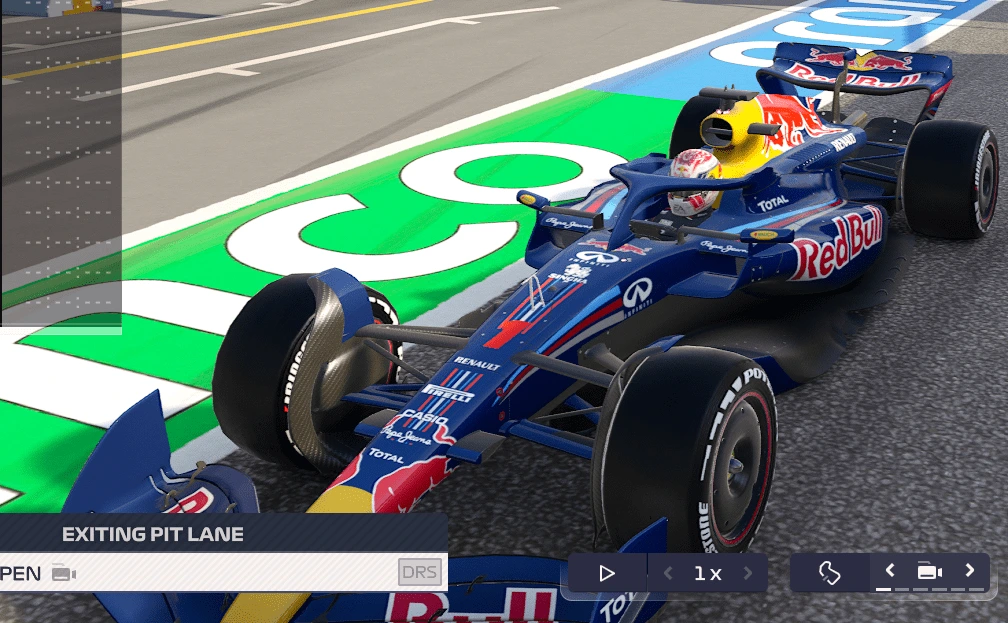Switch to the previous camera angle
The image size is (1008, 623).
[x=889, y=571]
